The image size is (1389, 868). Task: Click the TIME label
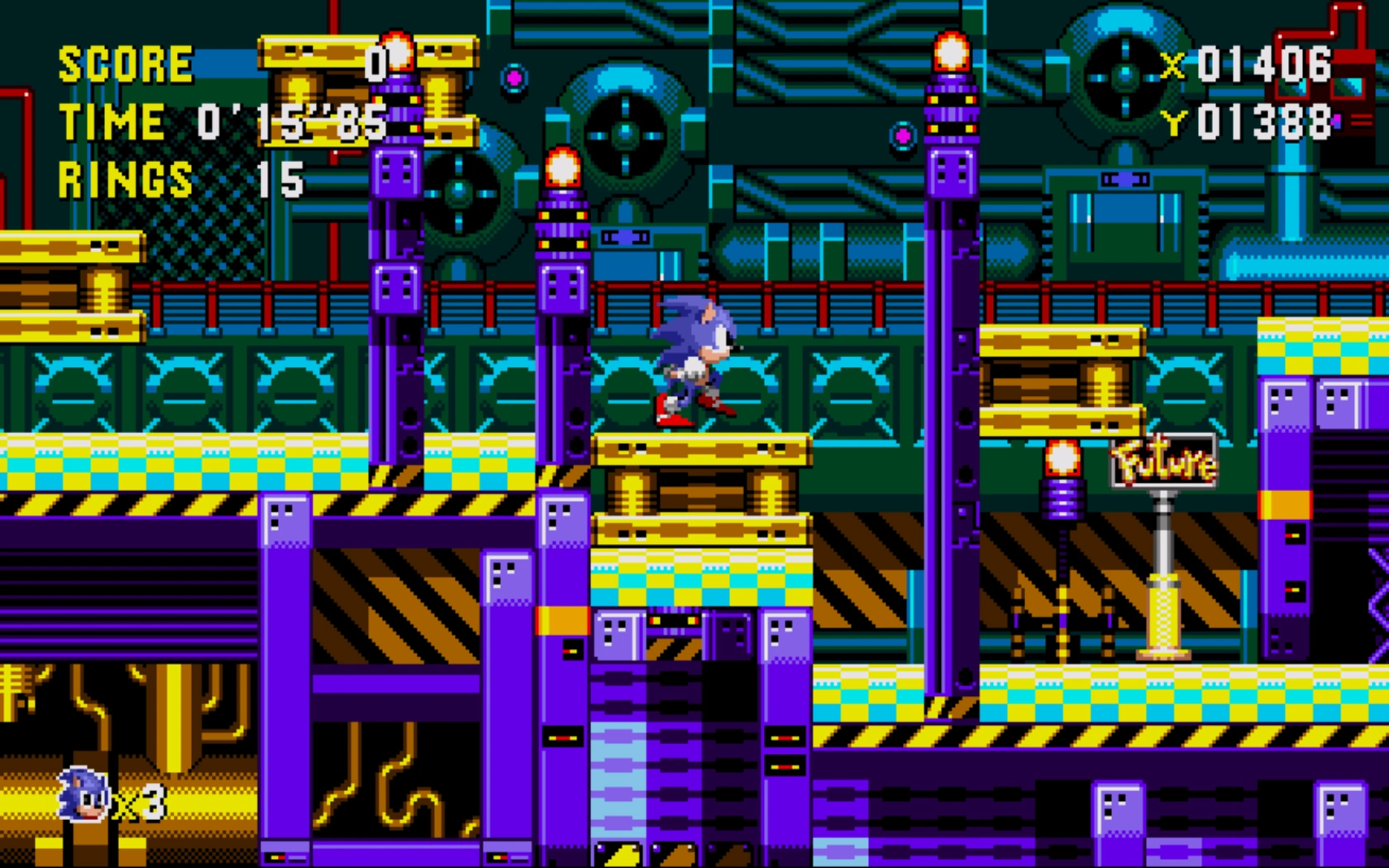pyautogui.click(x=112, y=122)
